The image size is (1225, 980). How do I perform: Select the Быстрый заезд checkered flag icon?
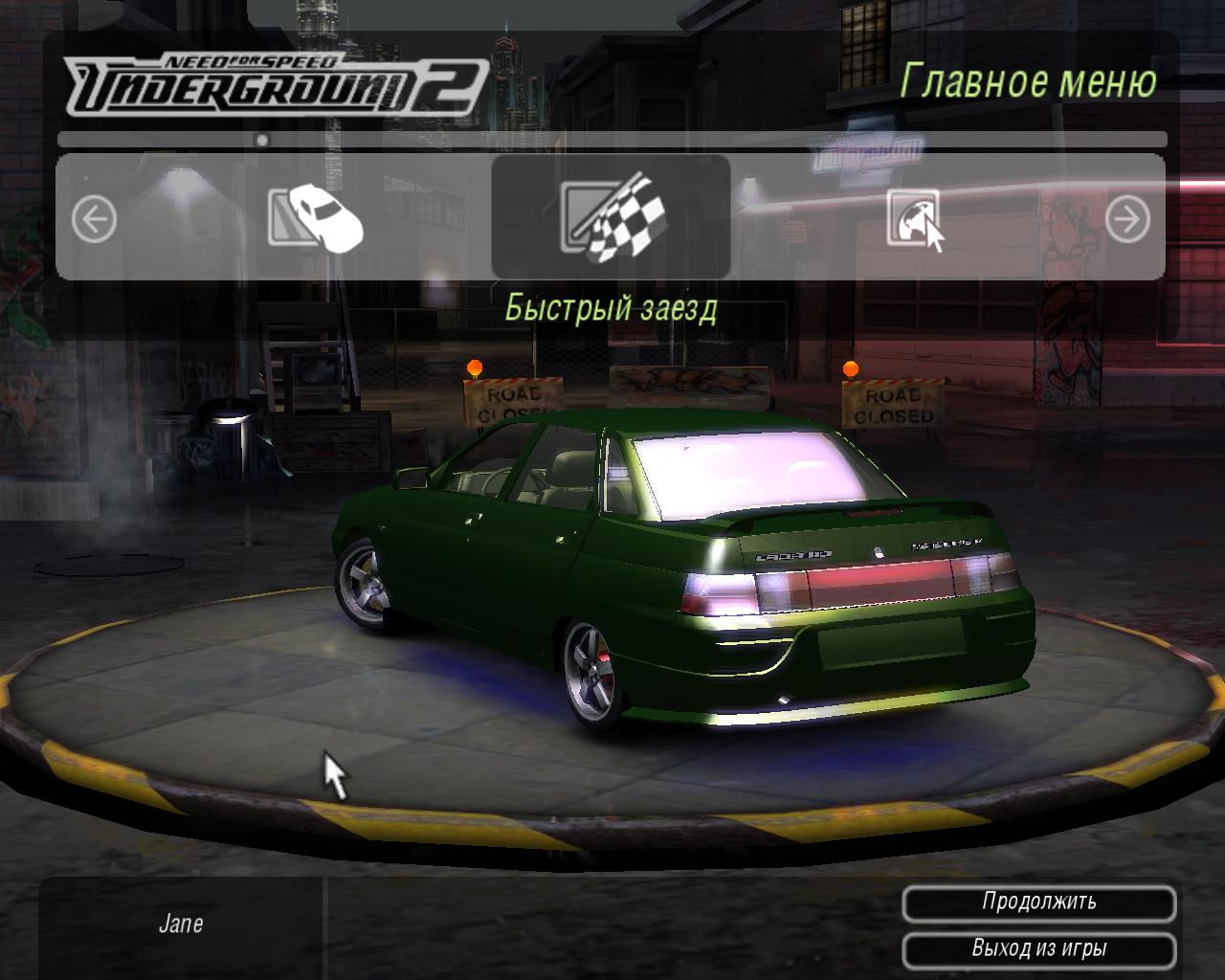pyautogui.click(x=611, y=217)
